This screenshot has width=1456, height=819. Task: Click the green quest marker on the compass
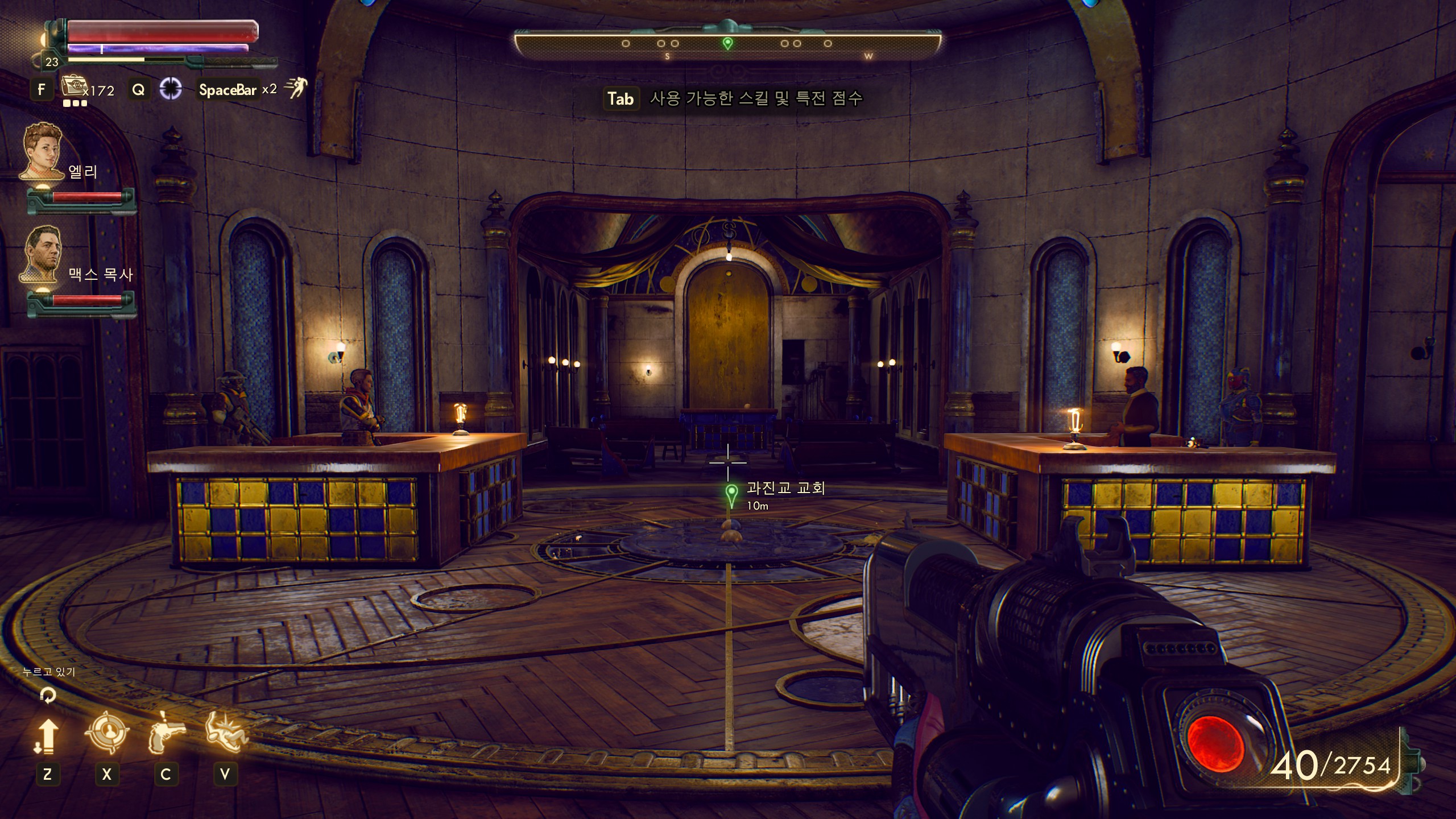tap(727, 43)
